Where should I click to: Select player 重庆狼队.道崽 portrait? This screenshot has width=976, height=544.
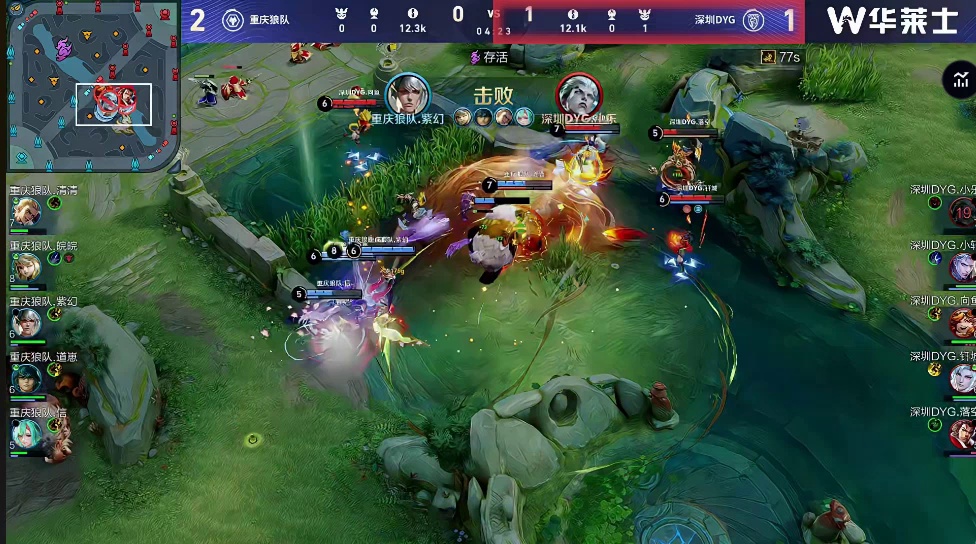point(26,377)
